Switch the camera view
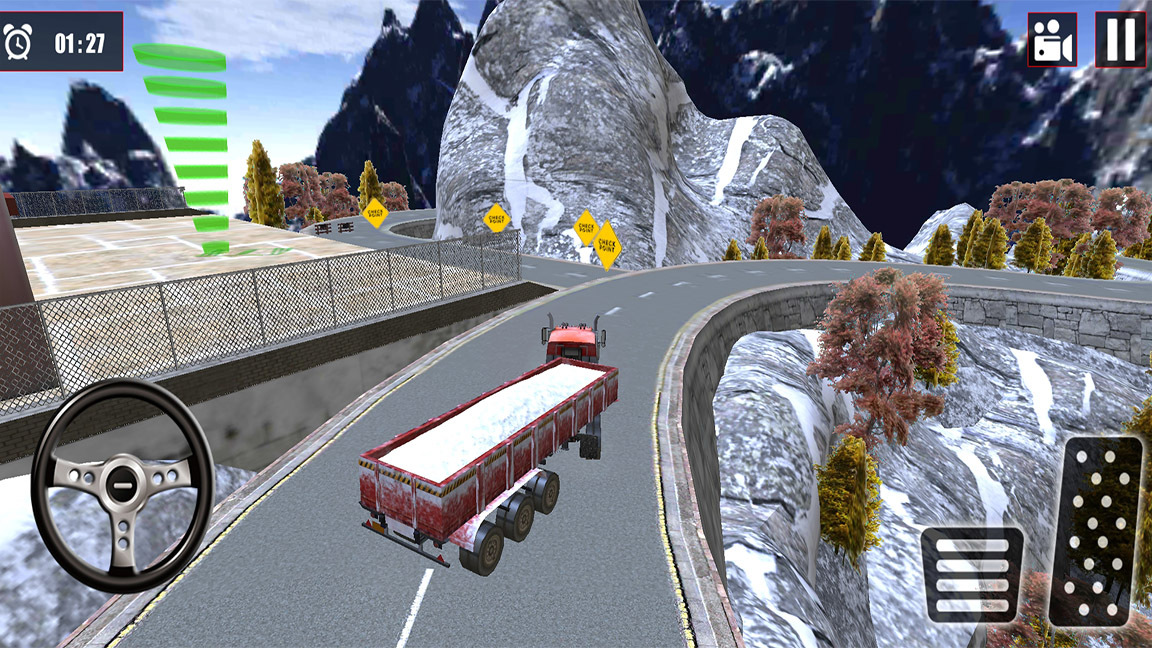 tap(1052, 40)
